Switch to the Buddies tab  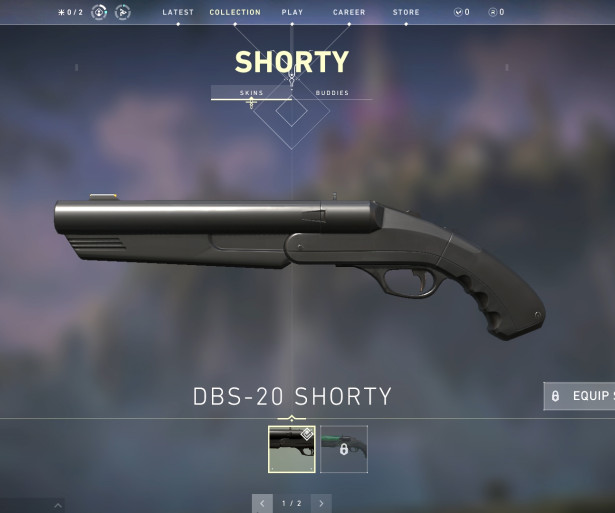[x=332, y=93]
